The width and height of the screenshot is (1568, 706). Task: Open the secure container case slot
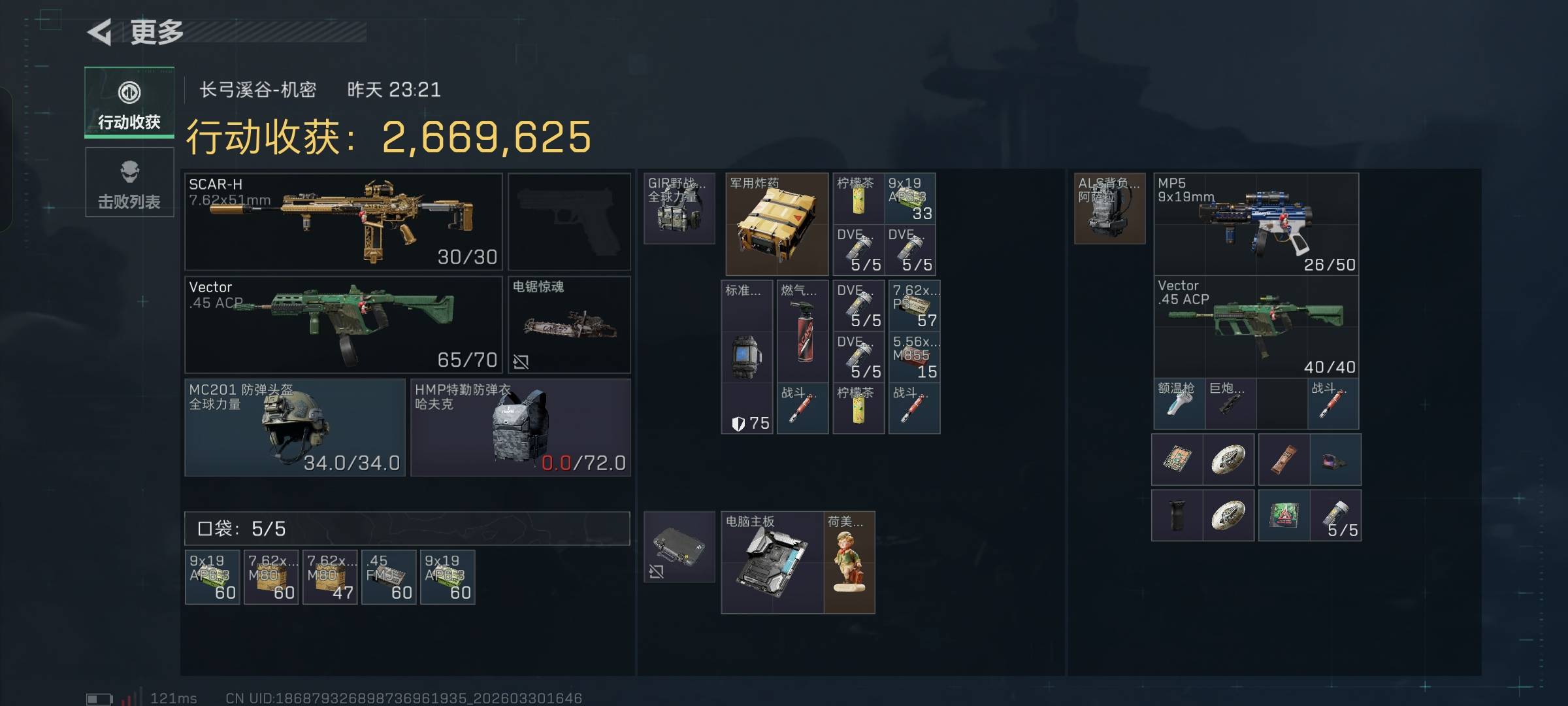[x=679, y=546]
